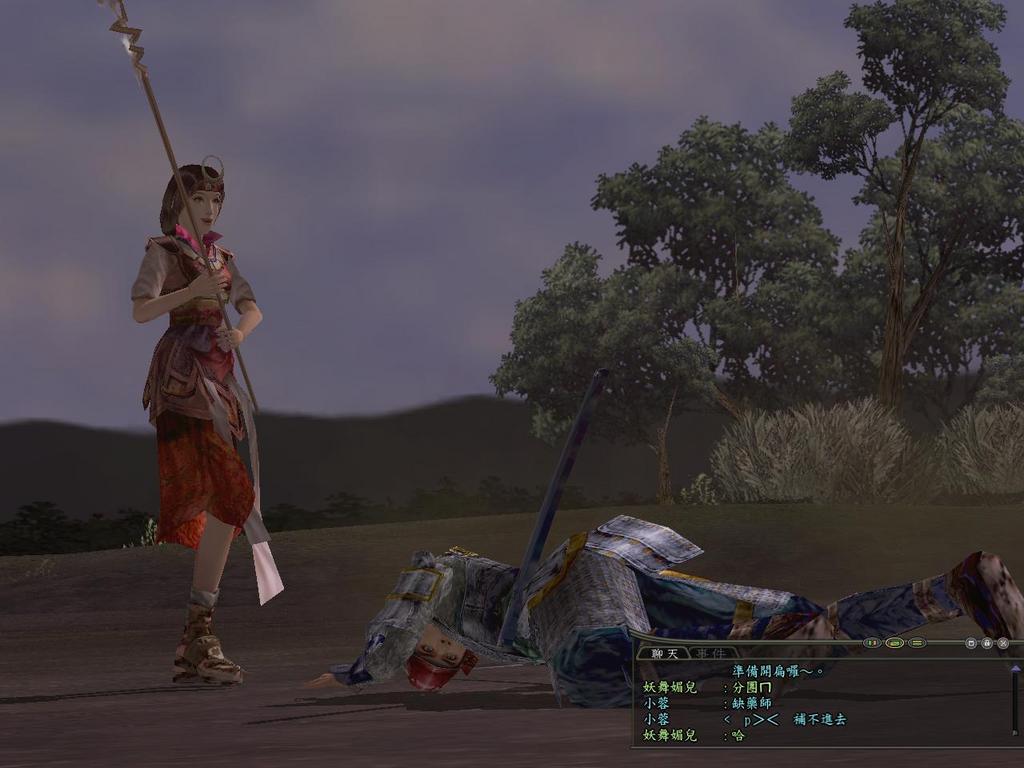Toggle the highlighted middle oval chat button
This screenshot has width=1024, height=768.
[894, 643]
